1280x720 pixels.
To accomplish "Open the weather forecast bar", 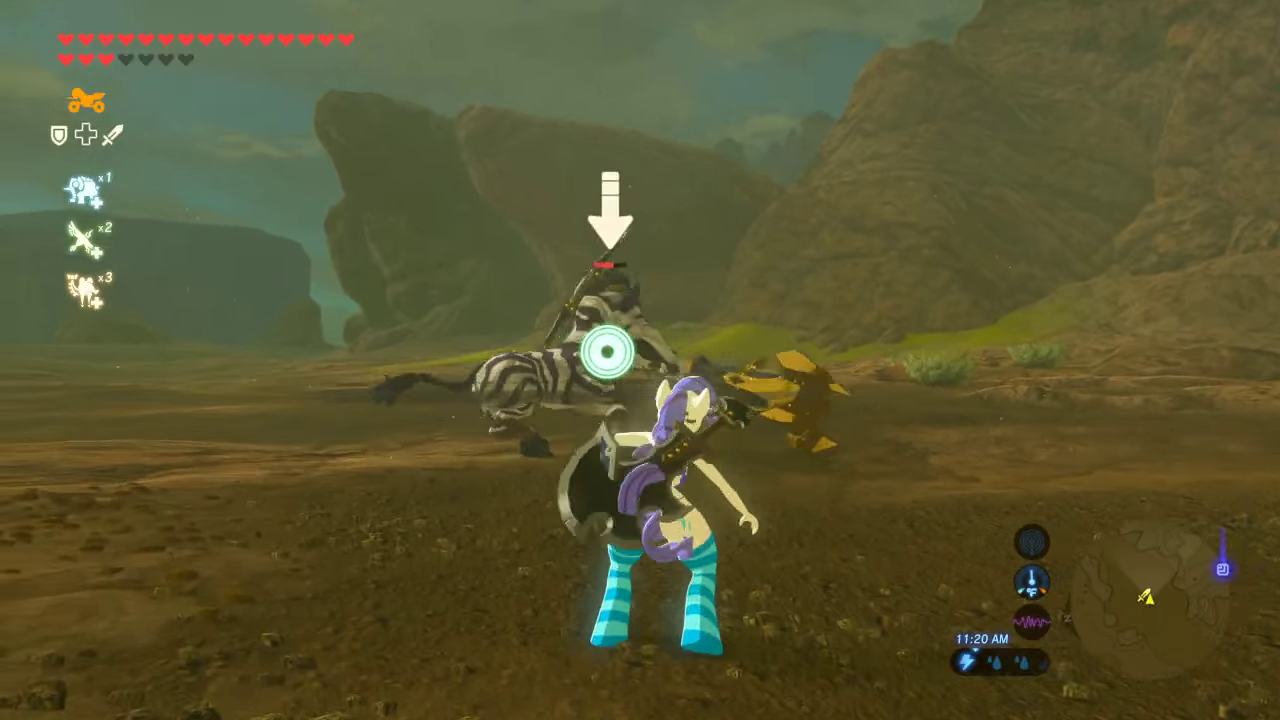I will point(1000,661).
